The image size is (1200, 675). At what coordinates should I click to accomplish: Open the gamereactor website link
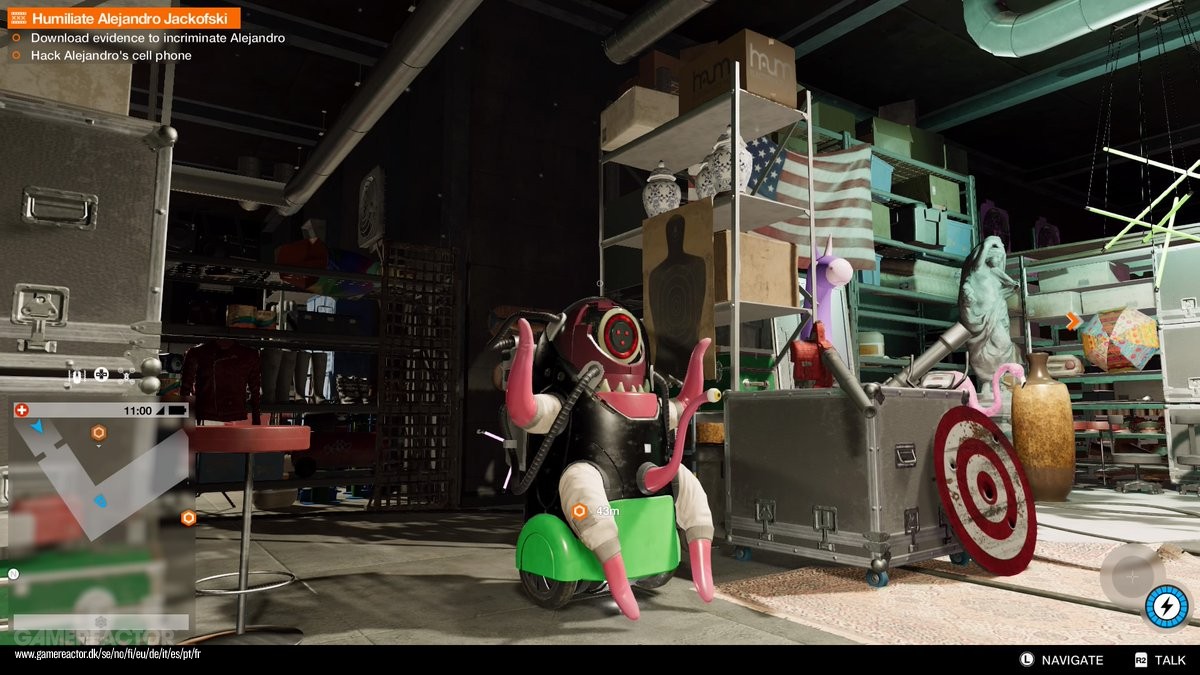click(108, 654)
